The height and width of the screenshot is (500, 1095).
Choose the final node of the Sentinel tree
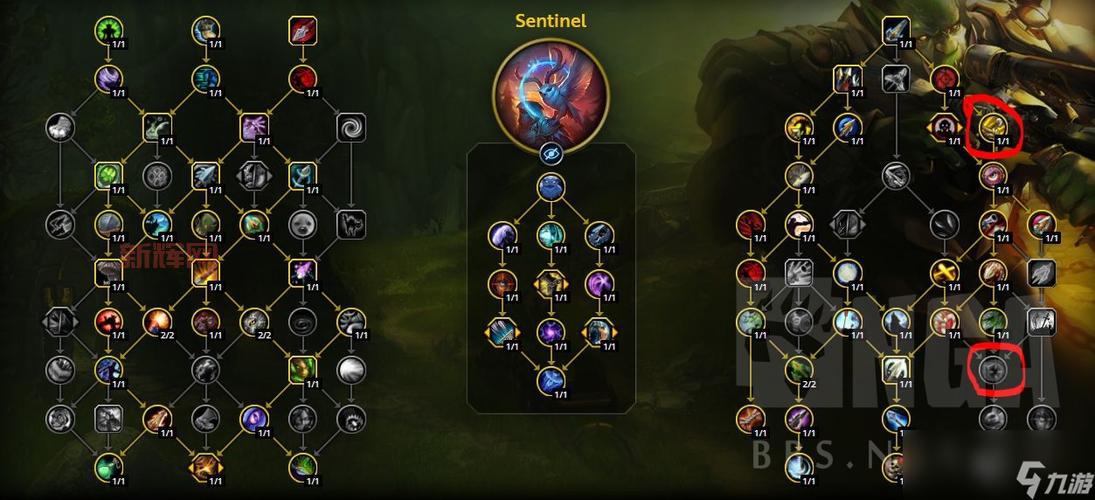[550, 380]
